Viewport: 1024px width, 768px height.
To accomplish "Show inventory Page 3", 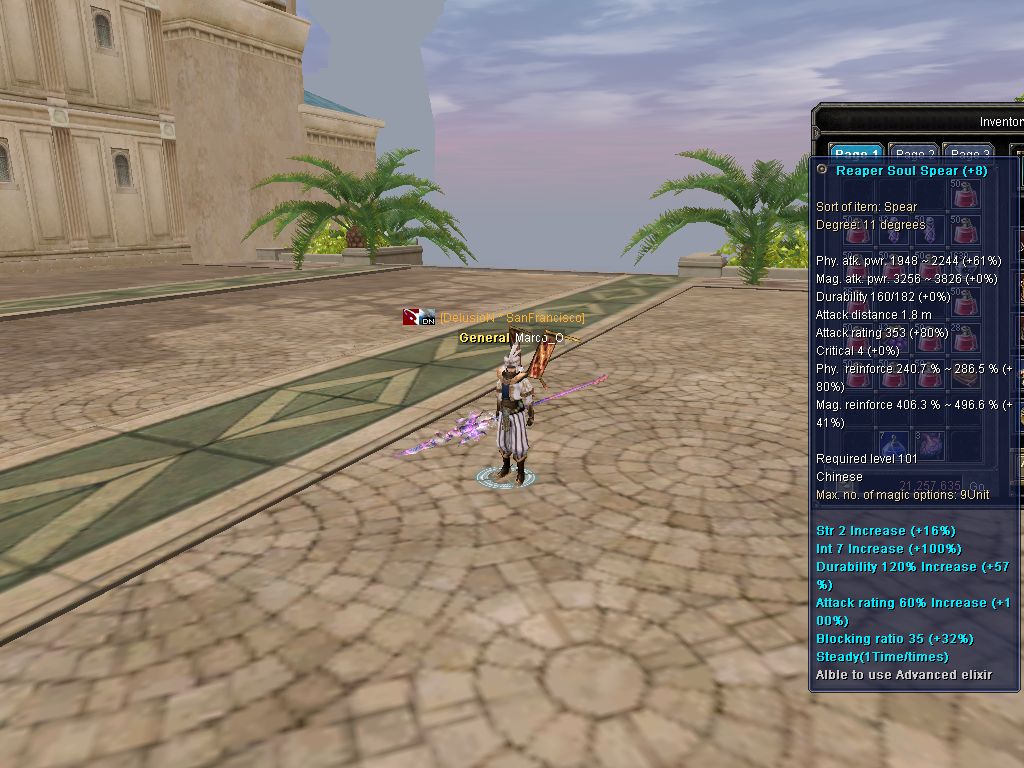I will tap(968, 154).
